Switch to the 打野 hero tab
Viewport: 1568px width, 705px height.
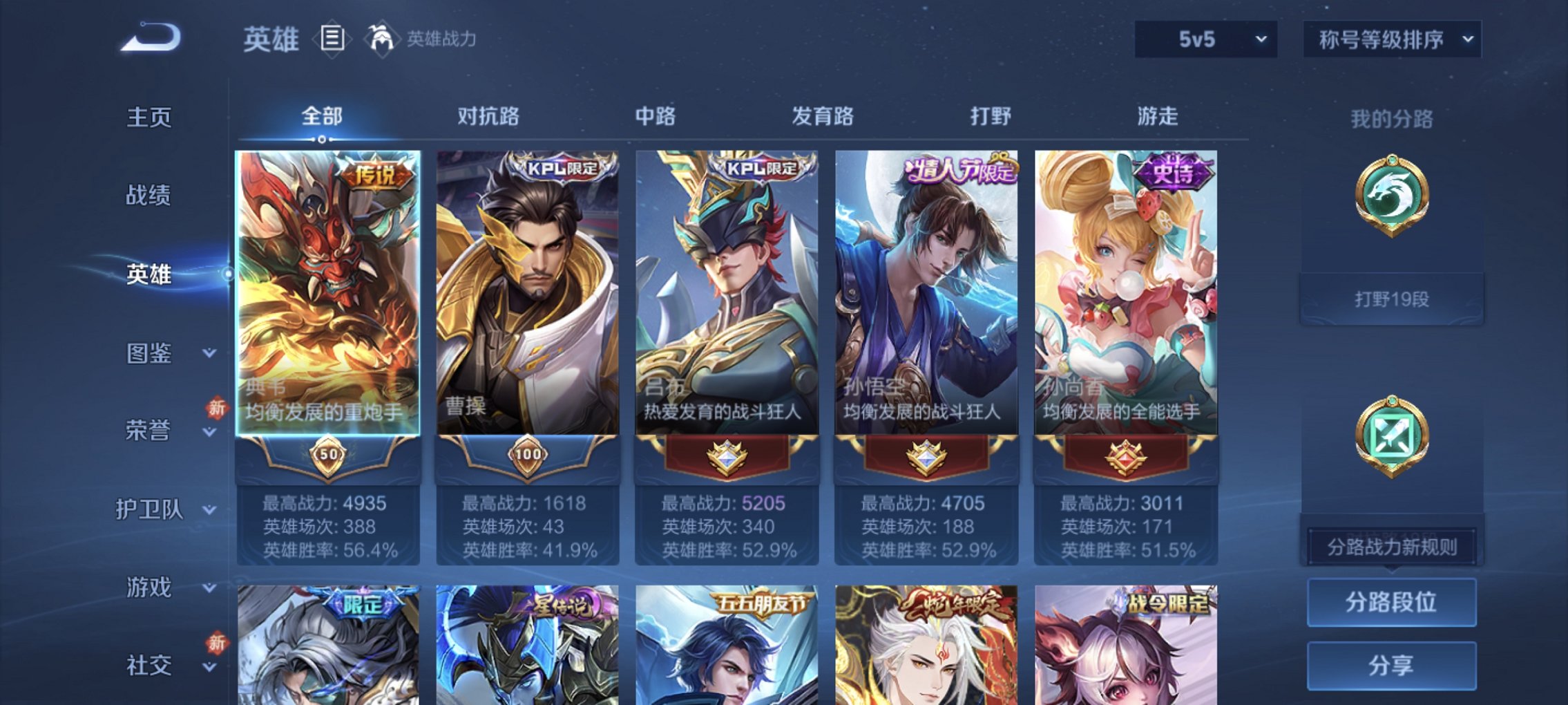(990, 117)
